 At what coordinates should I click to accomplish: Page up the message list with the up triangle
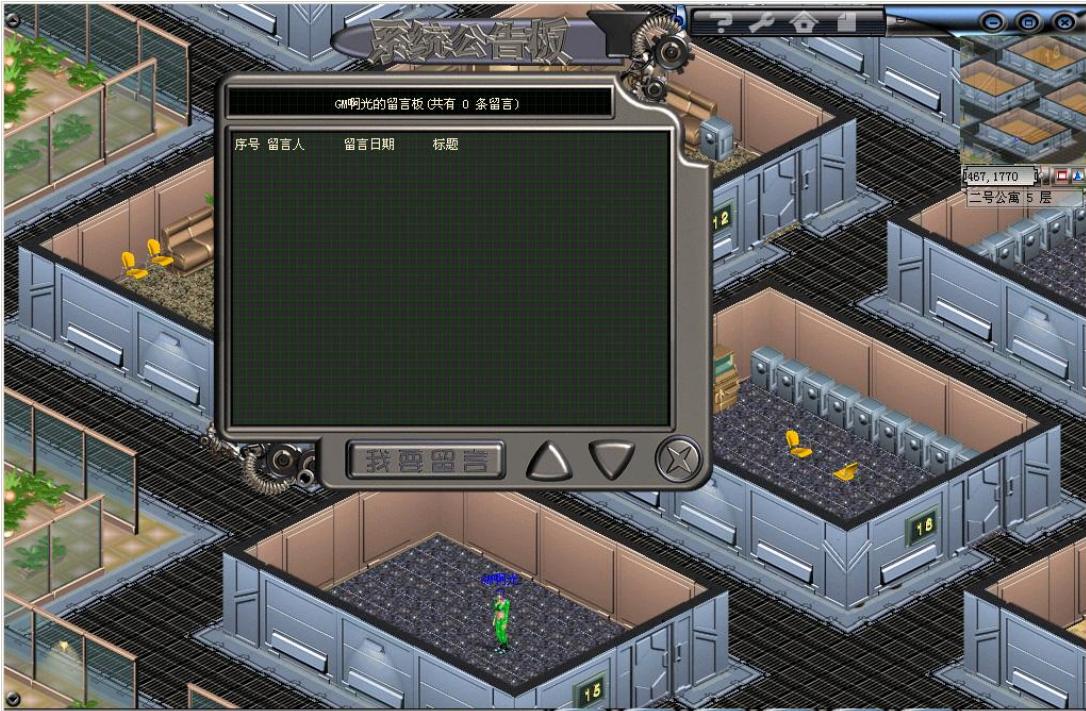click(x=549, y=460)
